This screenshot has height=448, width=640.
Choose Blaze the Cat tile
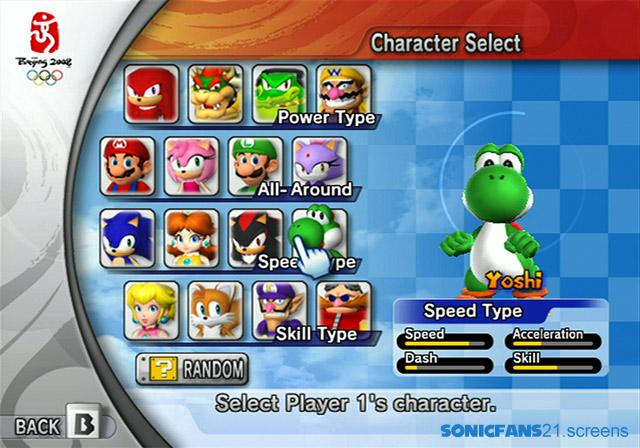click(x=318, y=160)
